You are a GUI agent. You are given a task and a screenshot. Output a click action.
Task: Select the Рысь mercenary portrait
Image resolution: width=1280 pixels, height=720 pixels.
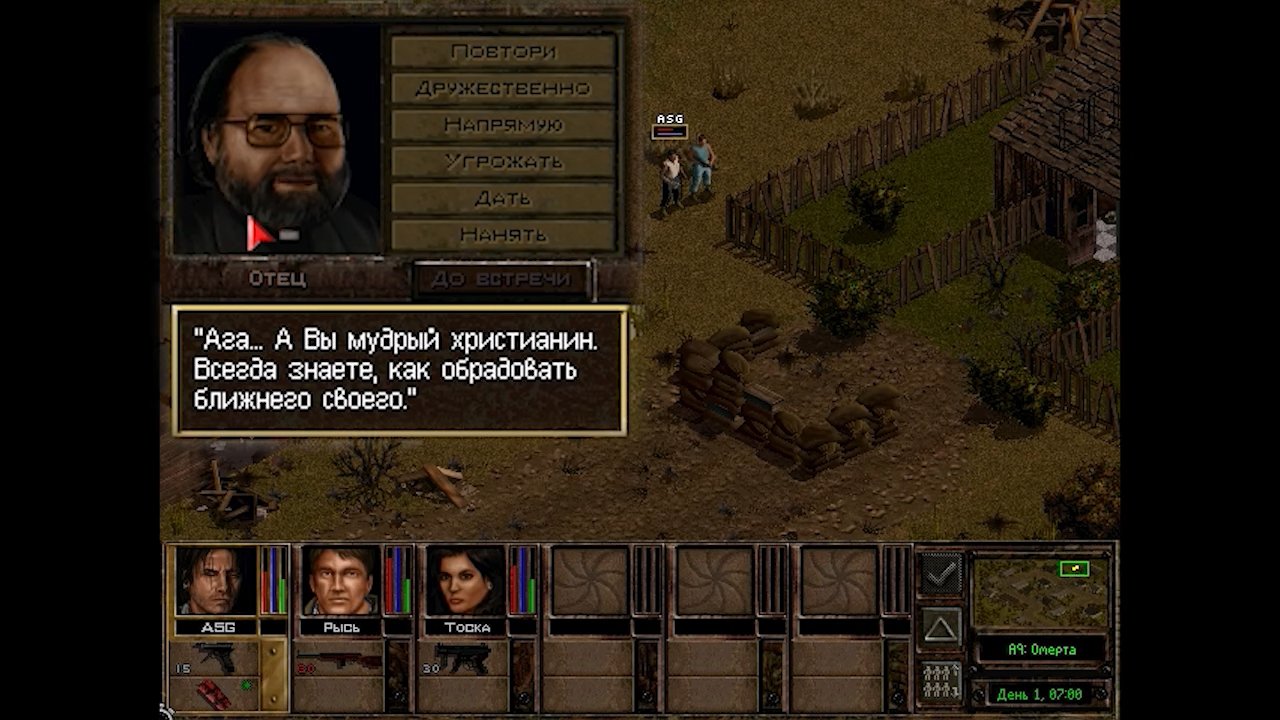[341, 581]
